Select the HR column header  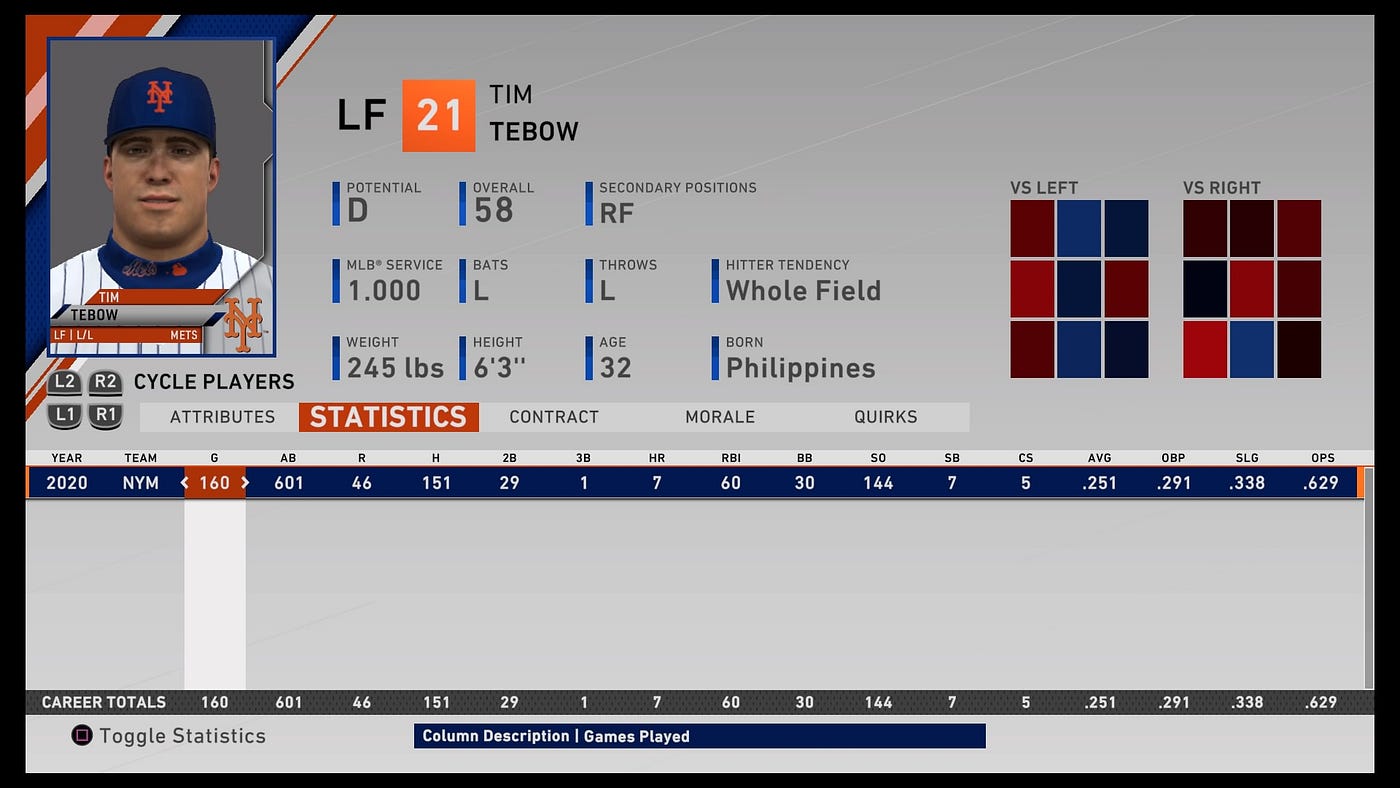pos(657,458)
